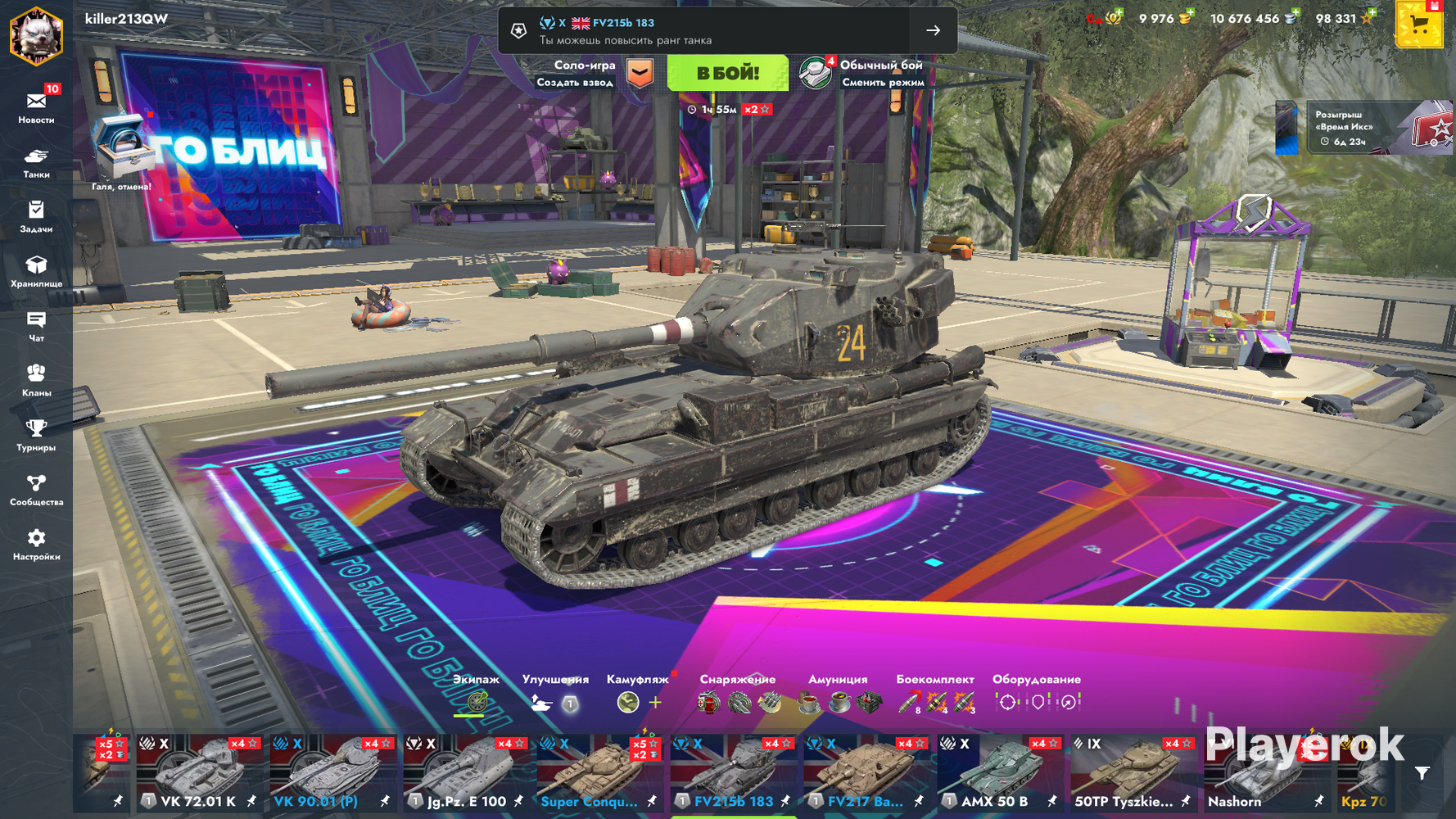Click the FV215b 183 rank banner arrow
This screenshot has height=819, width=1456.
pos(933,30)
